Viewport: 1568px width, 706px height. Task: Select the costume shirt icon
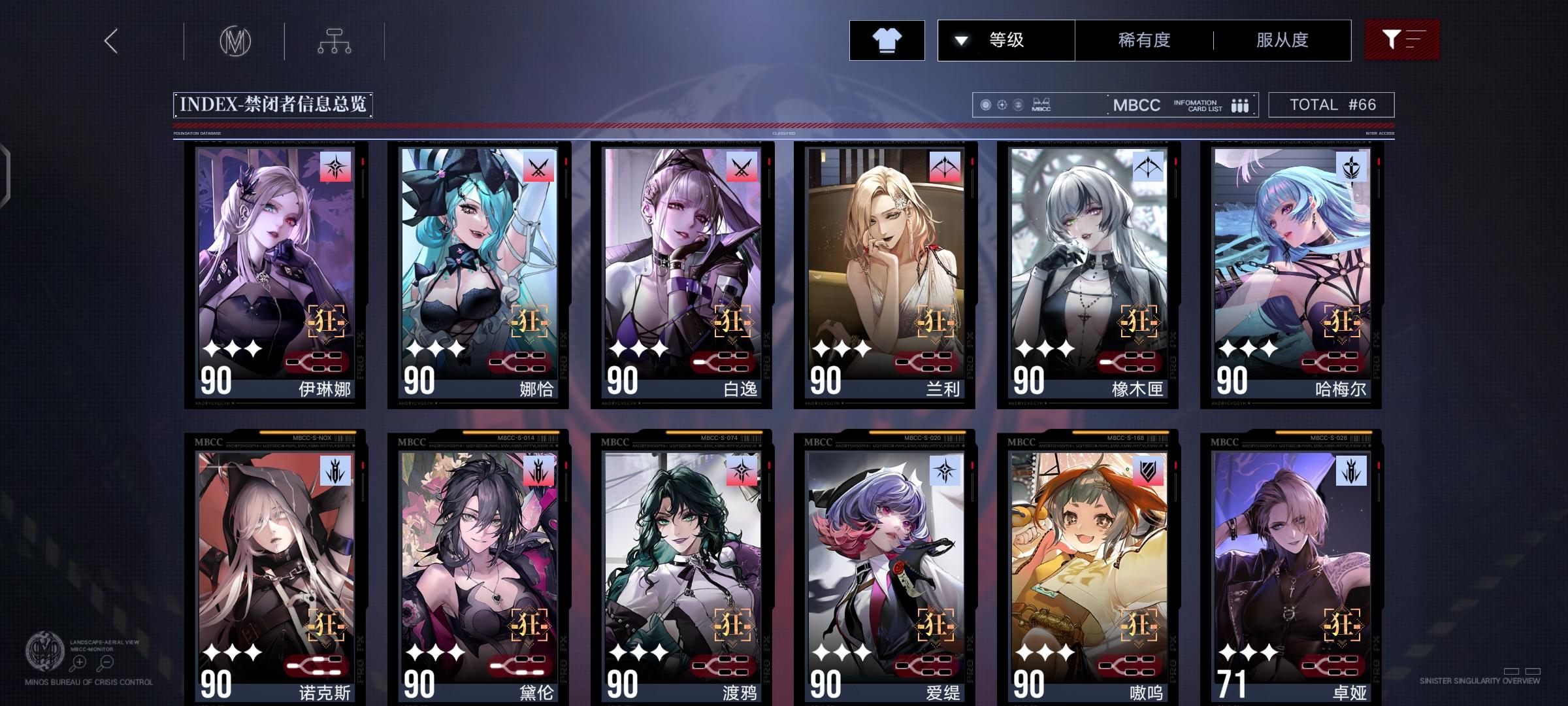(887, 40)
